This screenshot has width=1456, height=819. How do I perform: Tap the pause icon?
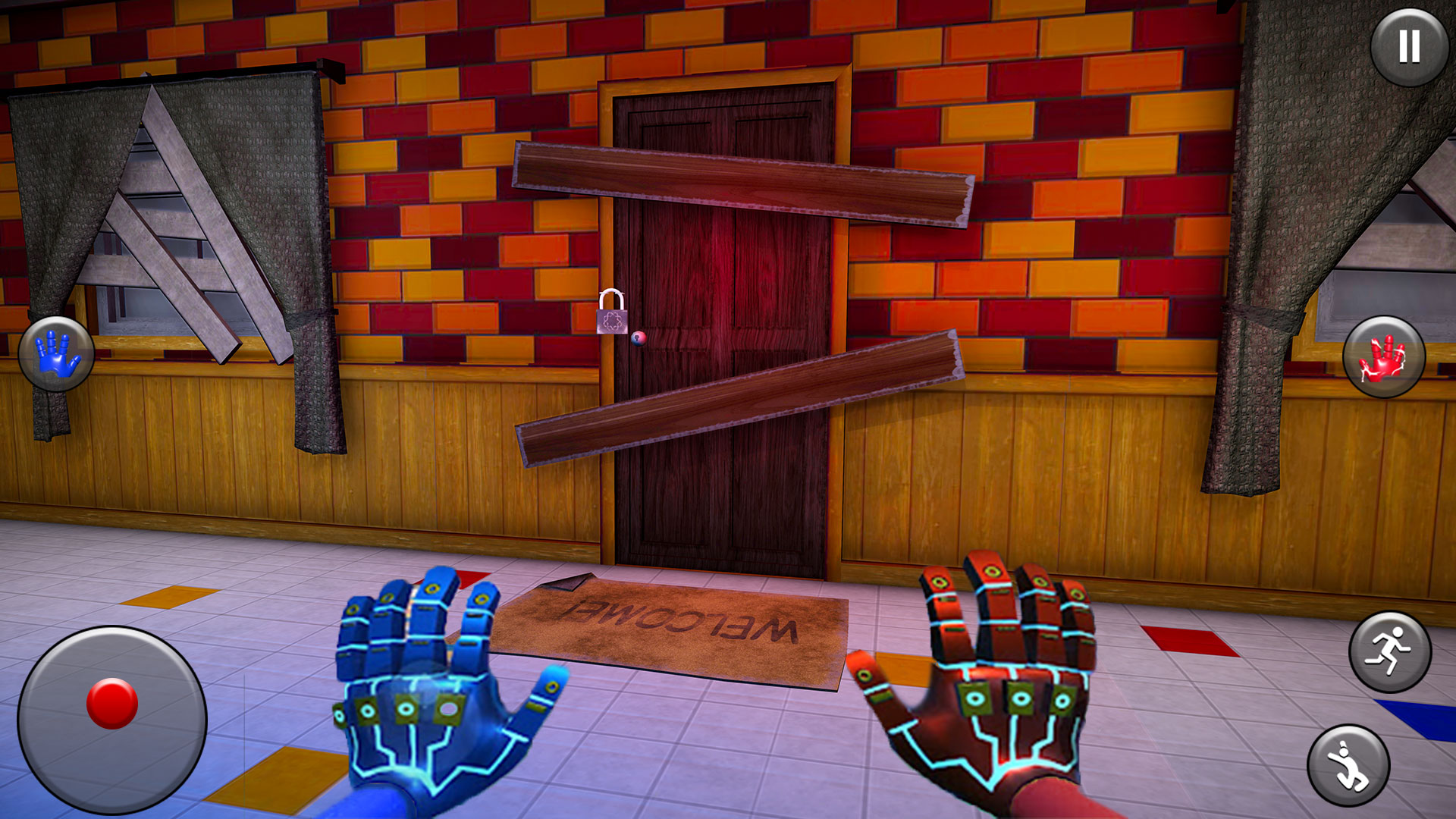point(1407,49)
